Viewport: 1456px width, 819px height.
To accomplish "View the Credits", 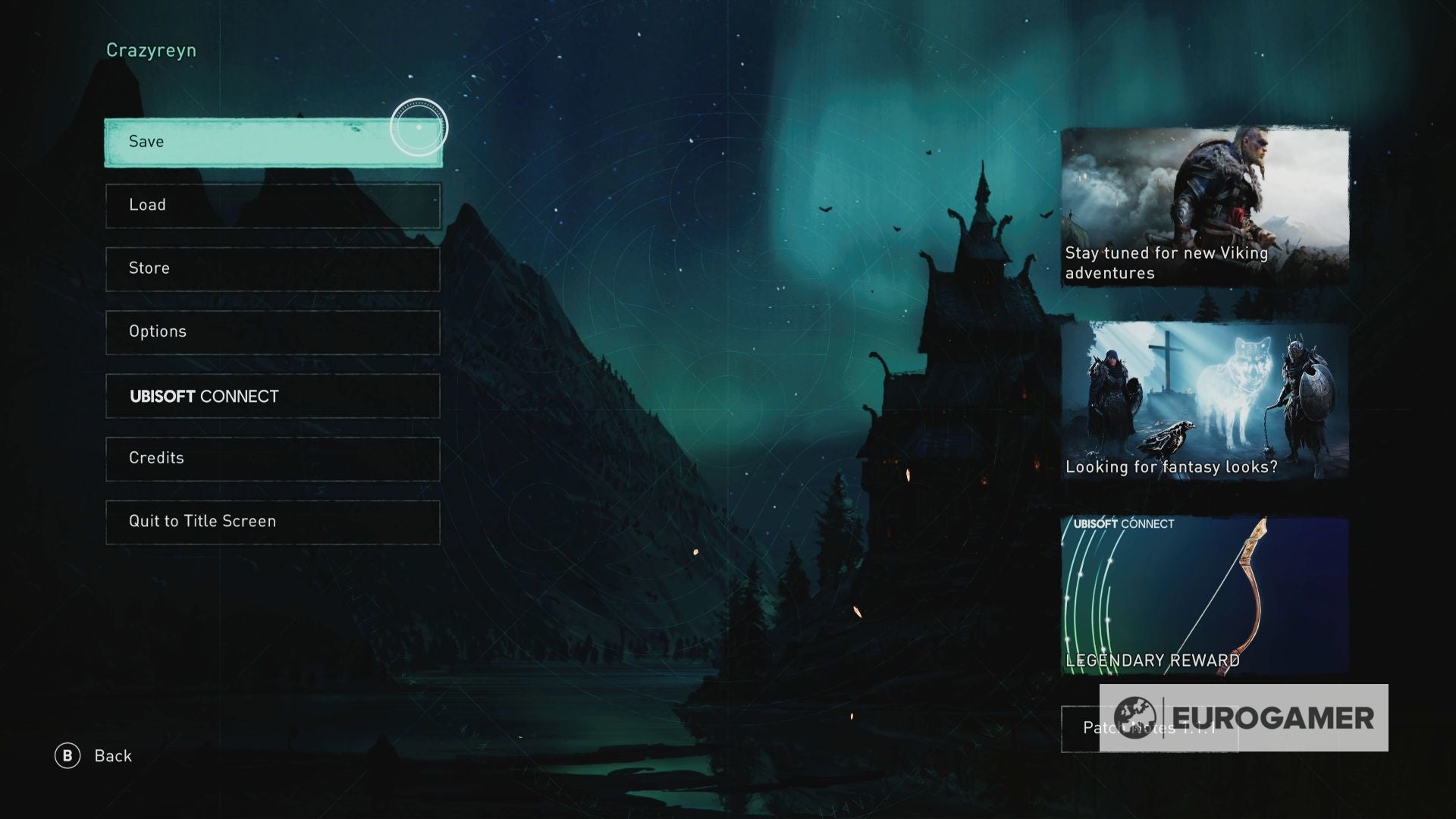I will [273, 458].
